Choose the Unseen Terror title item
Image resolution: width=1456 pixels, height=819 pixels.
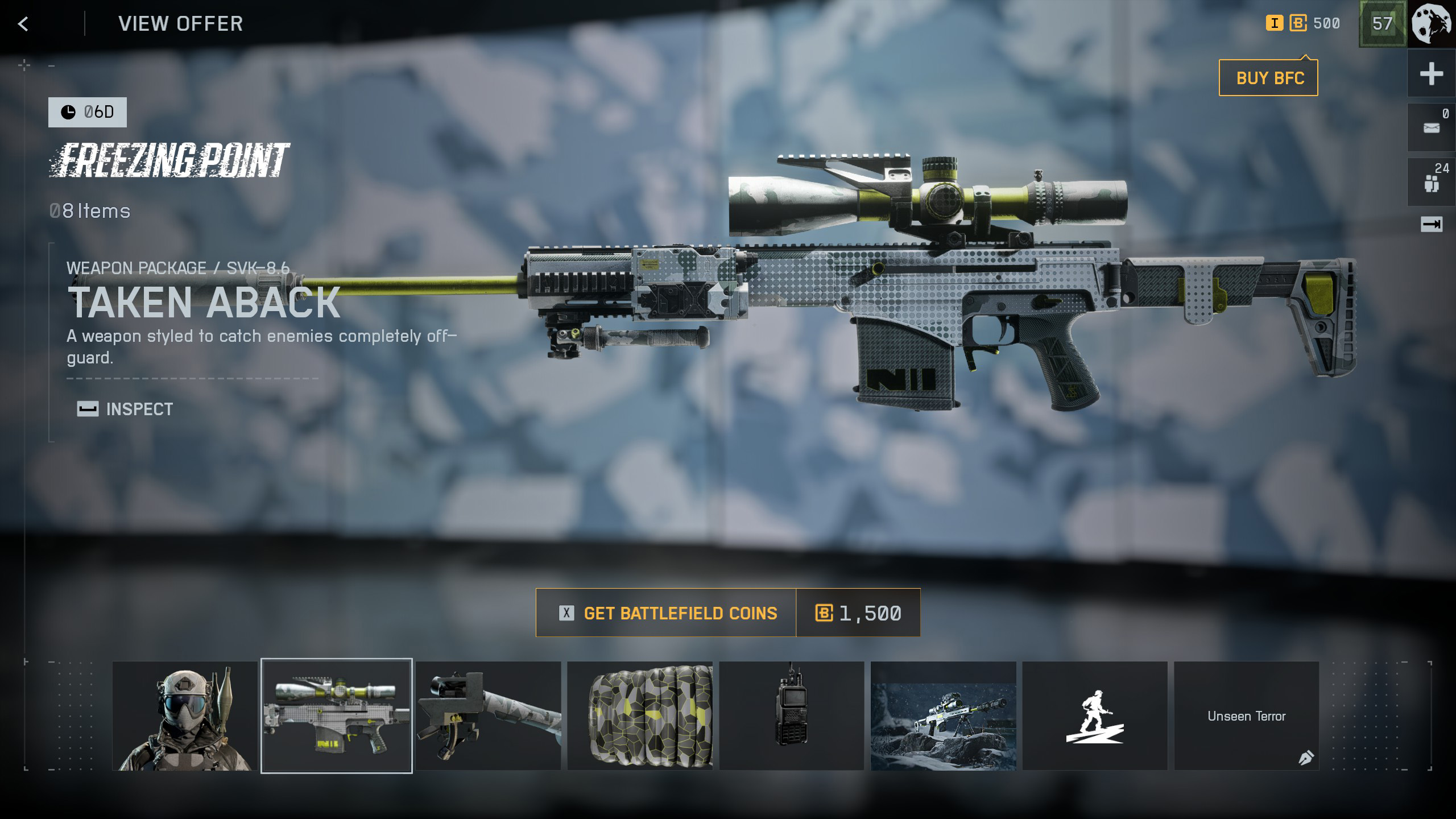1246,715
